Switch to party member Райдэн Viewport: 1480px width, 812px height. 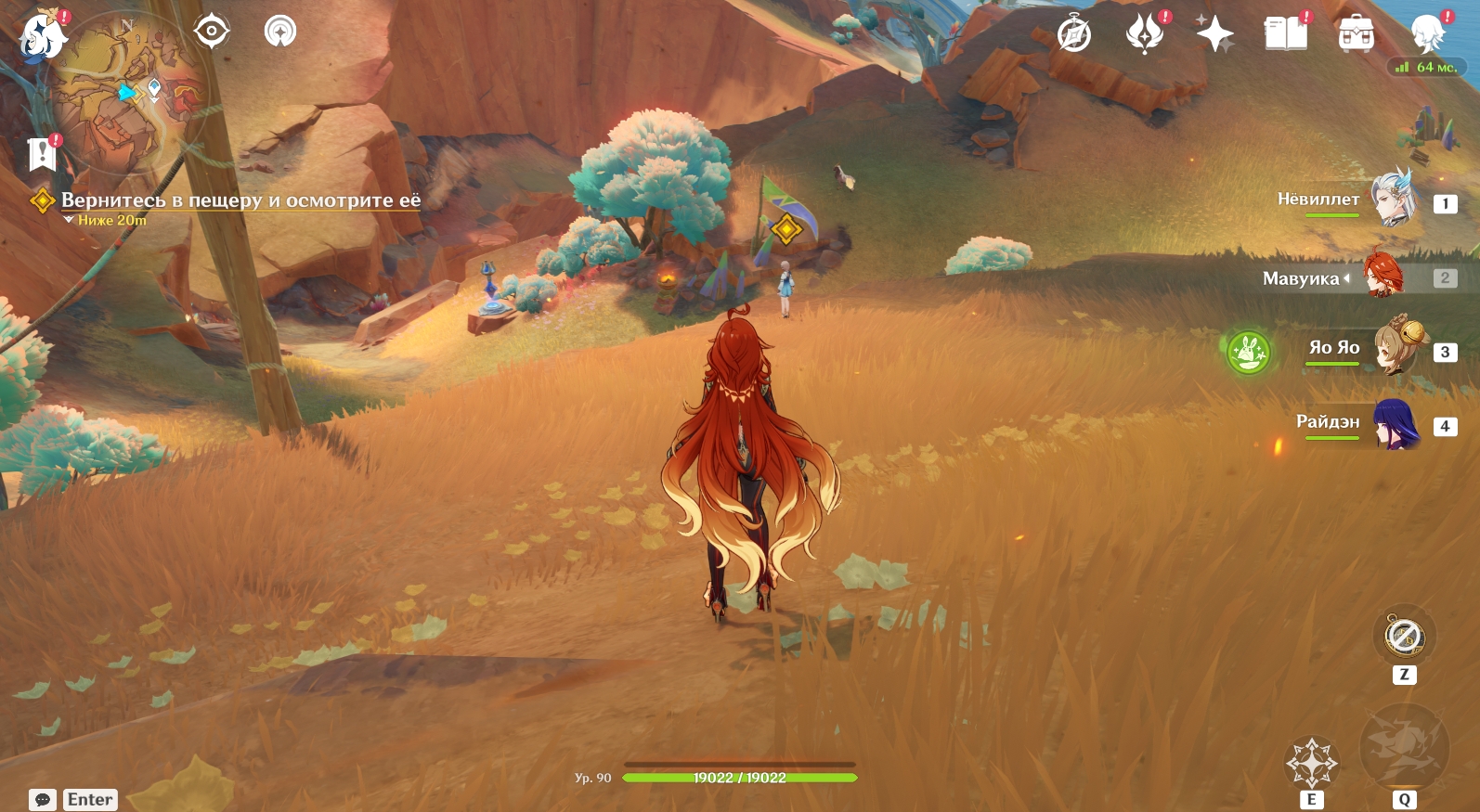[1396, 423]
